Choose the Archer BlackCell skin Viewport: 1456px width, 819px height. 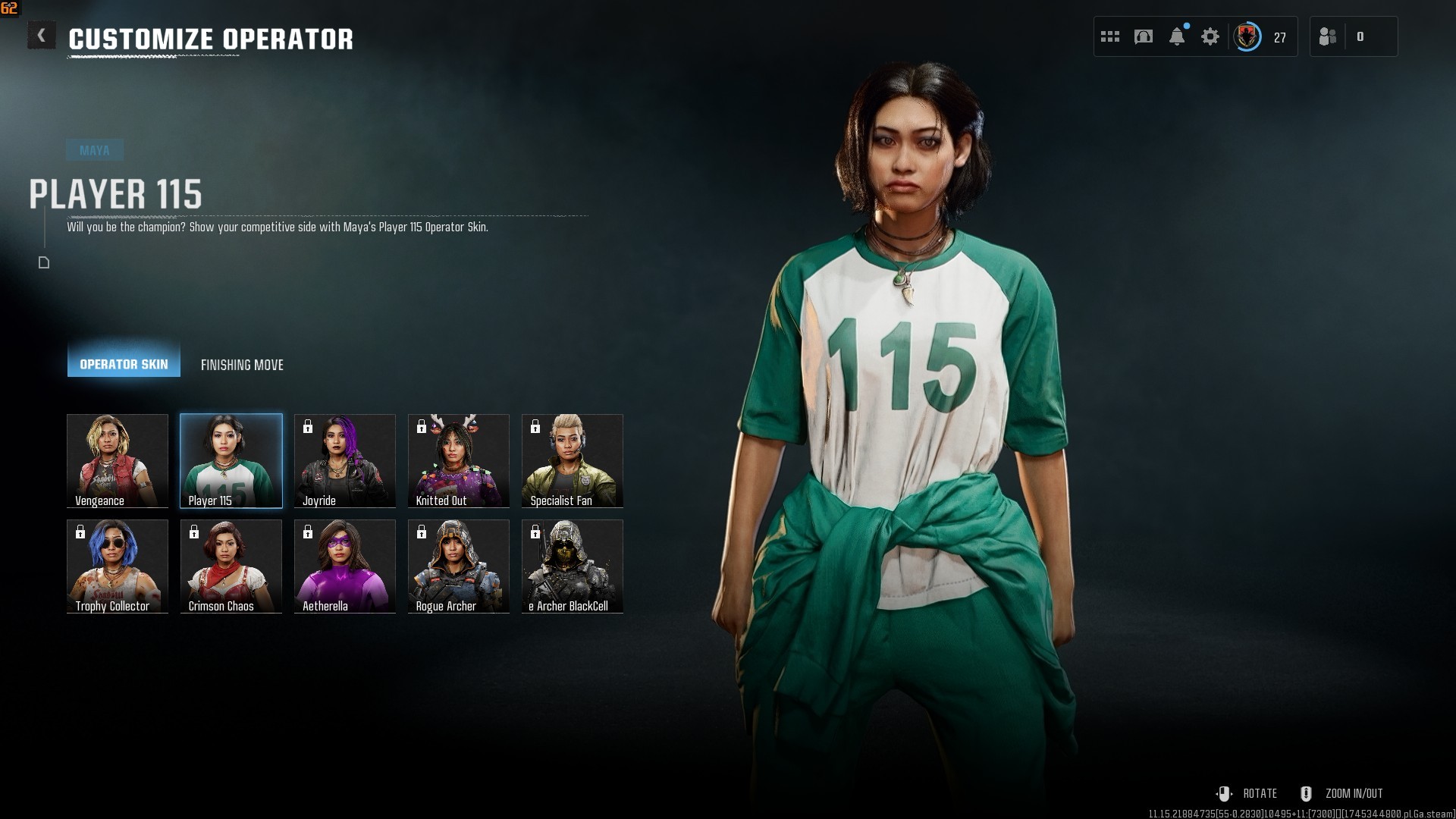pyautogui.click(x=573, y=566)
